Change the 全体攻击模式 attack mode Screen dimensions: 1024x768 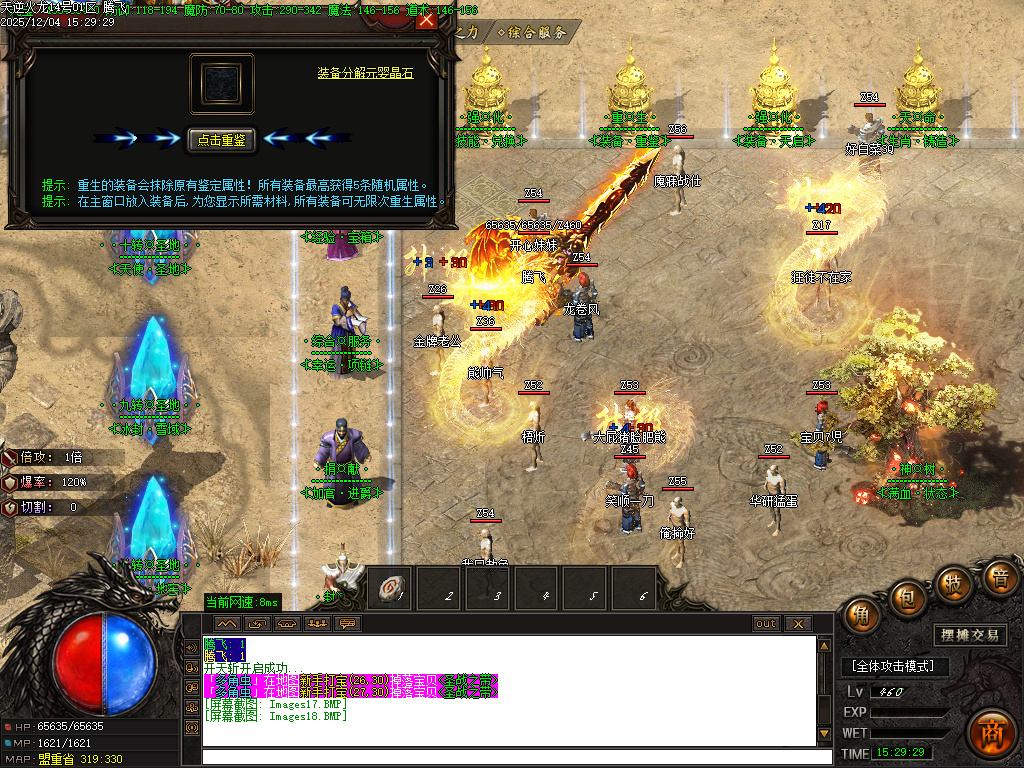(893, 666)
